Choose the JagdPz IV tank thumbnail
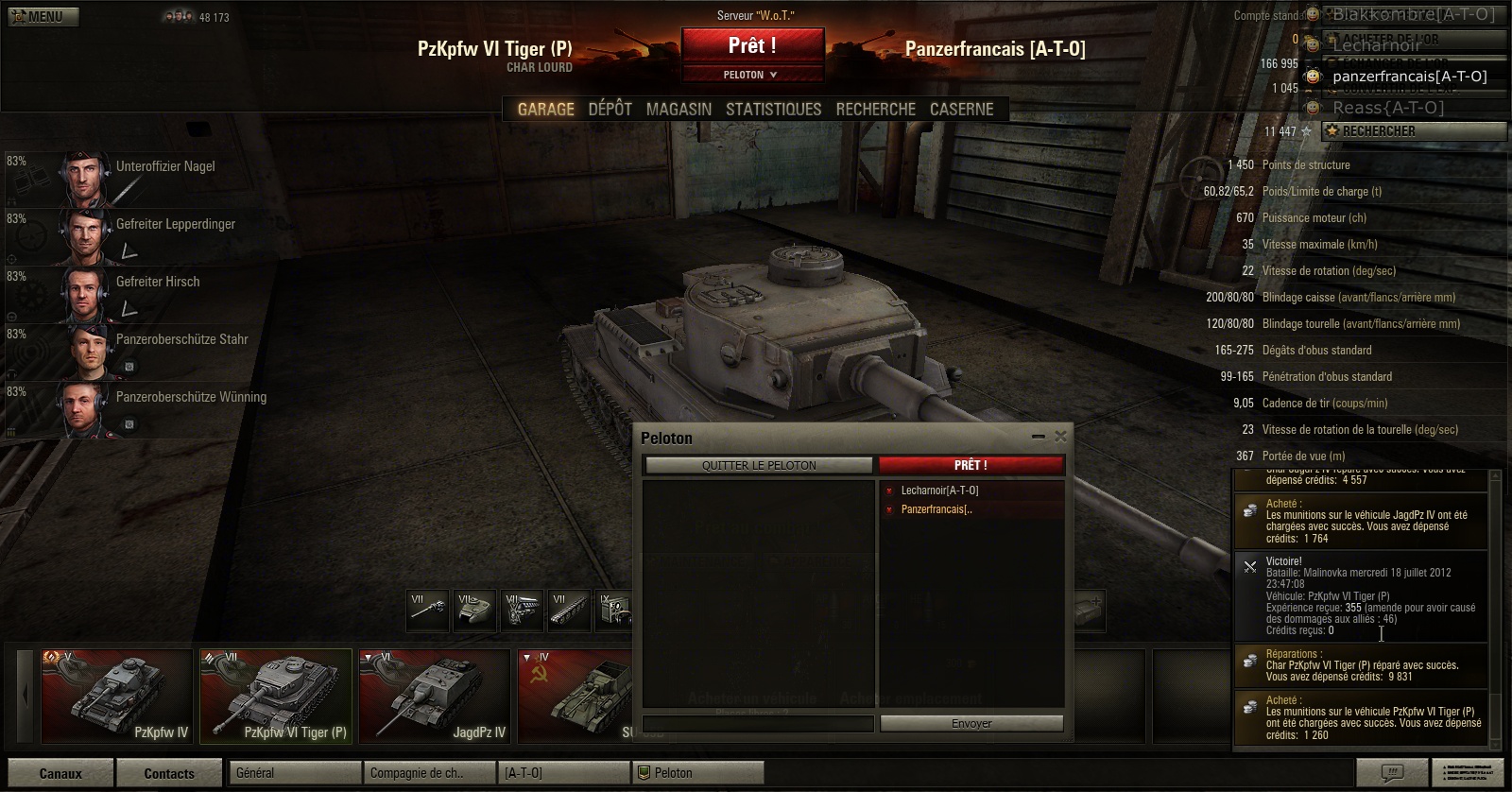Screen dimensions: 1512x792 (435, 697)
